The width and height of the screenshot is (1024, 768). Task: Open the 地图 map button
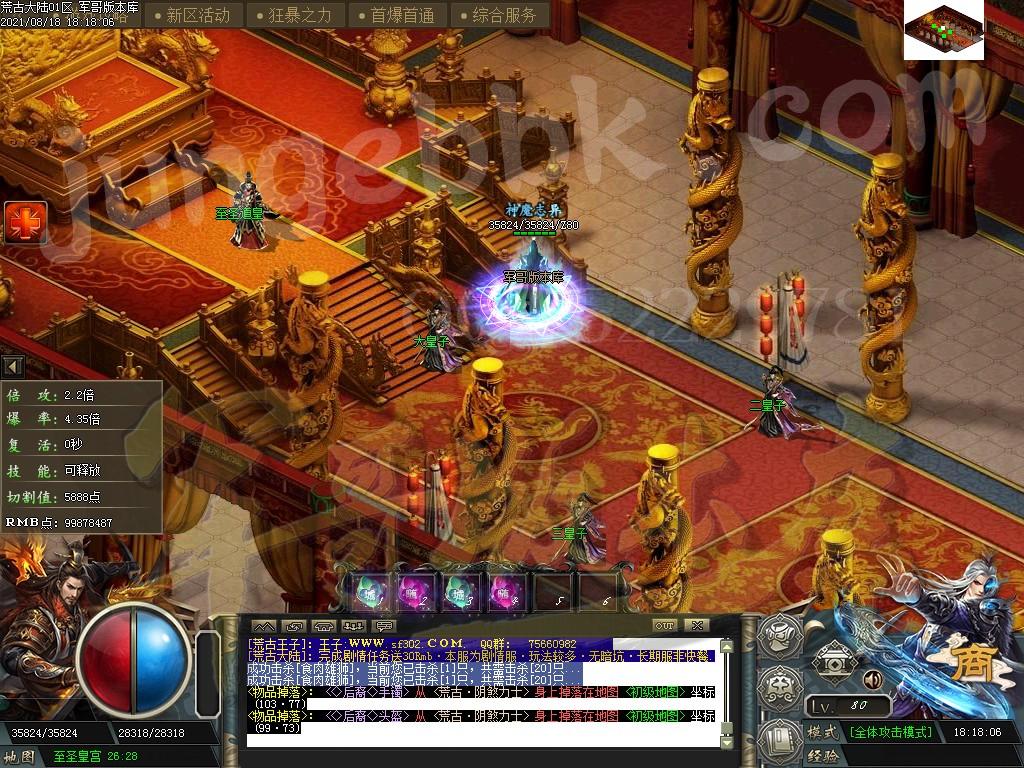tap(20, 757)
